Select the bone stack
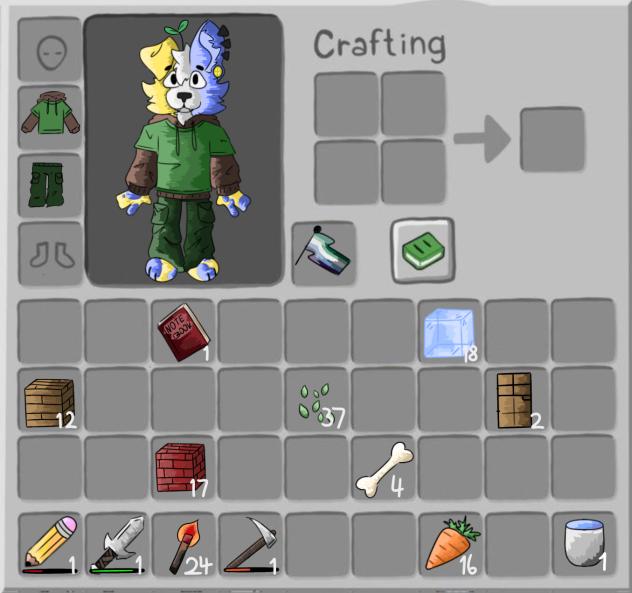The height and width of the screenshot is (593, 632). tap(384, 466)
